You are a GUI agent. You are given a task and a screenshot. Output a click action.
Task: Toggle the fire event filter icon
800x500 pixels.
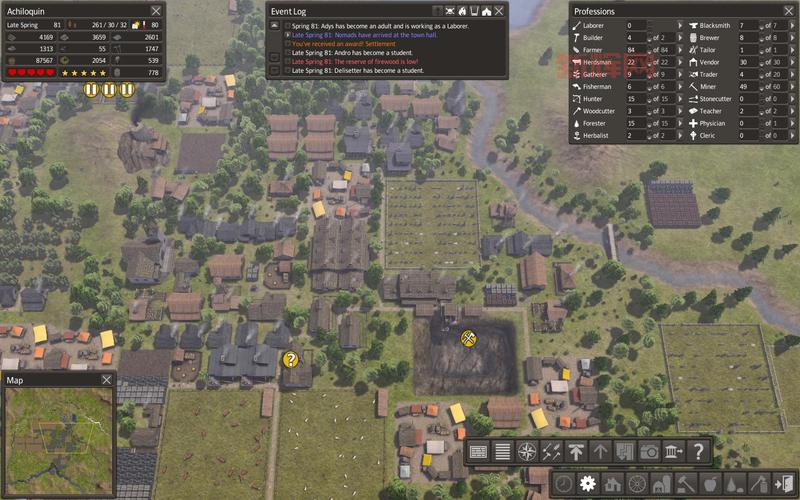pyautogui.click(x=462, y=11)
